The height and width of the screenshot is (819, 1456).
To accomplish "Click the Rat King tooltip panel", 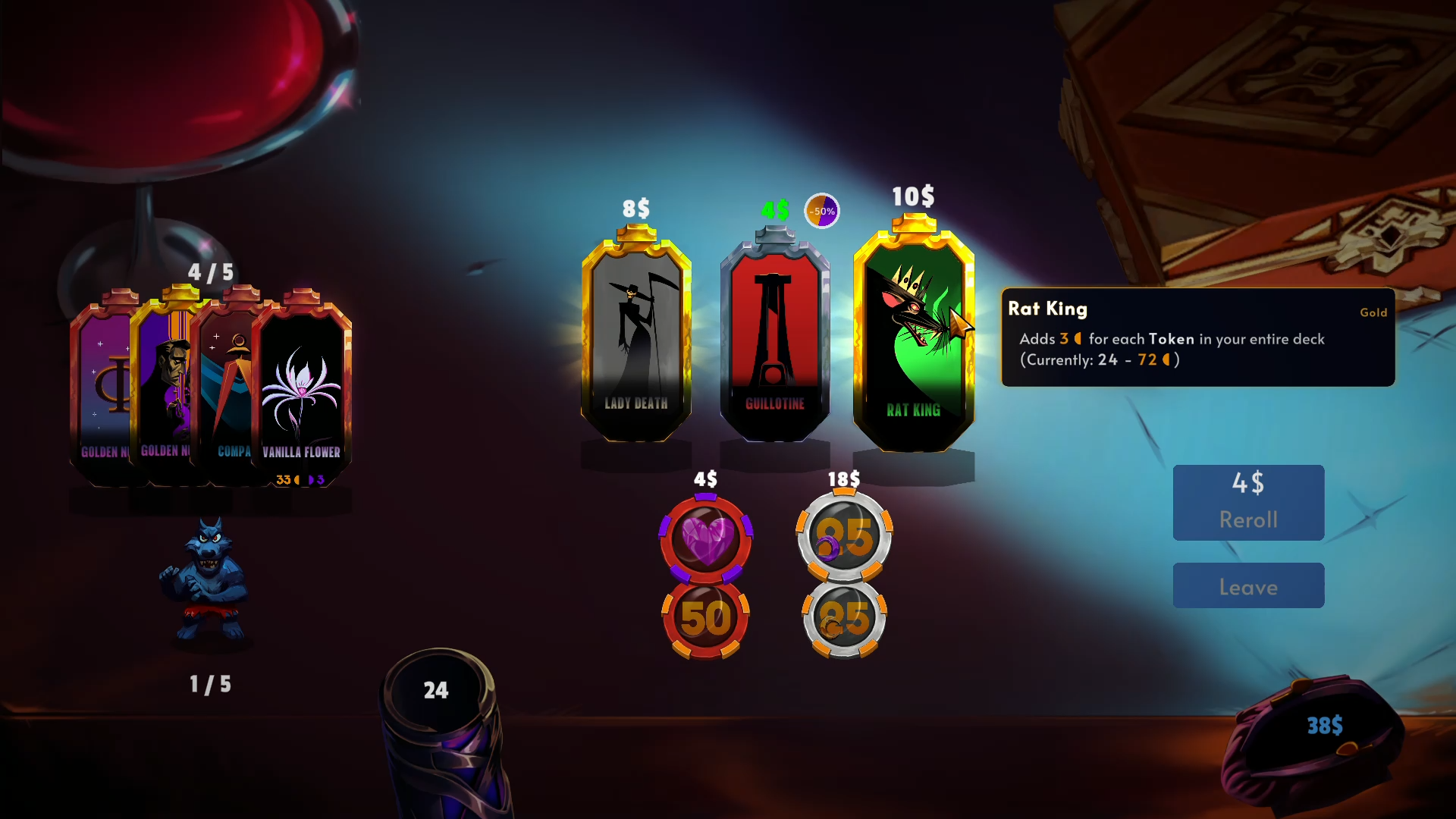I will (x=1198, y=336).
